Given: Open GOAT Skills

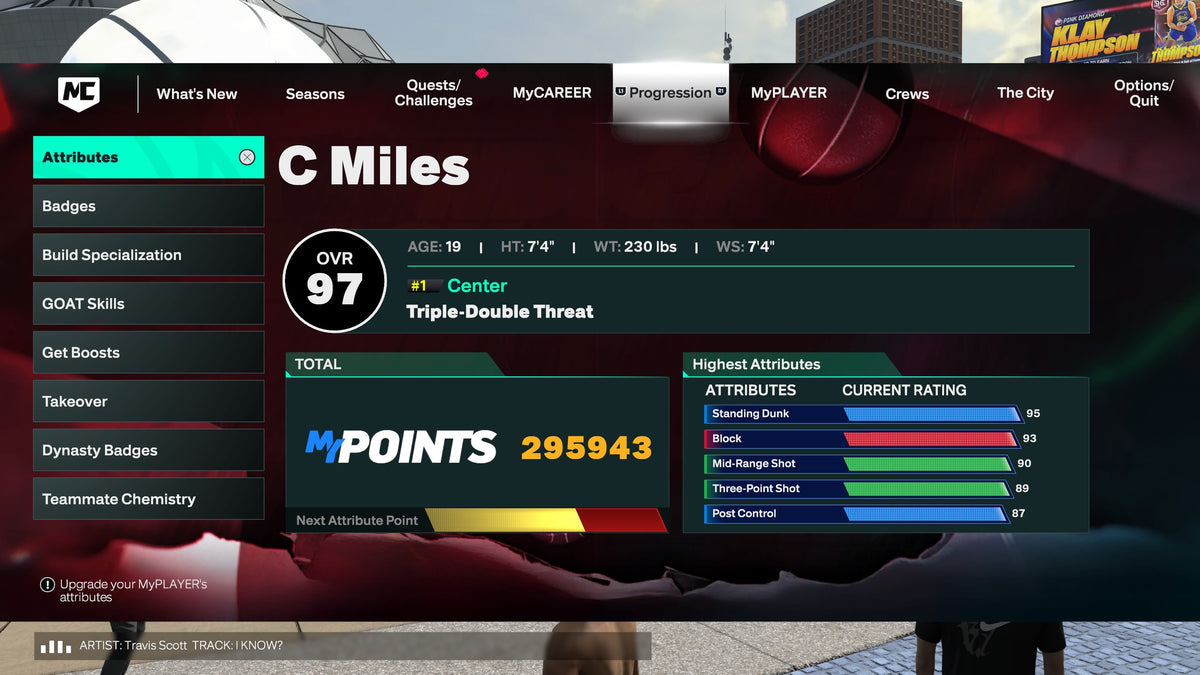Looking at the screenshot, I should (x=148, y=304).
